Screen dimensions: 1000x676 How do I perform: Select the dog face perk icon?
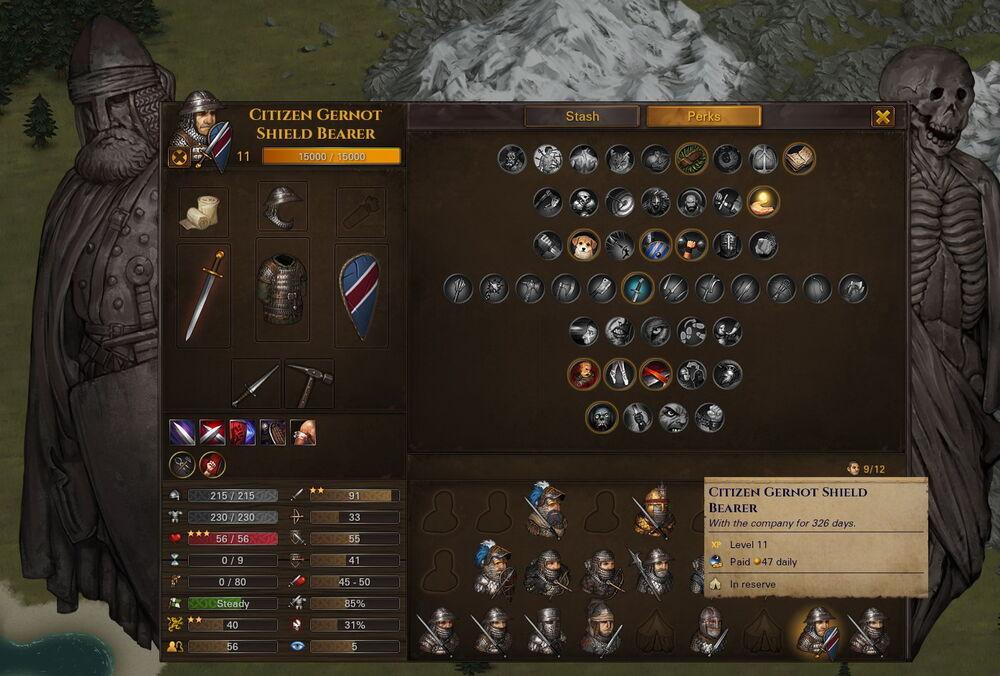[584, 245]
